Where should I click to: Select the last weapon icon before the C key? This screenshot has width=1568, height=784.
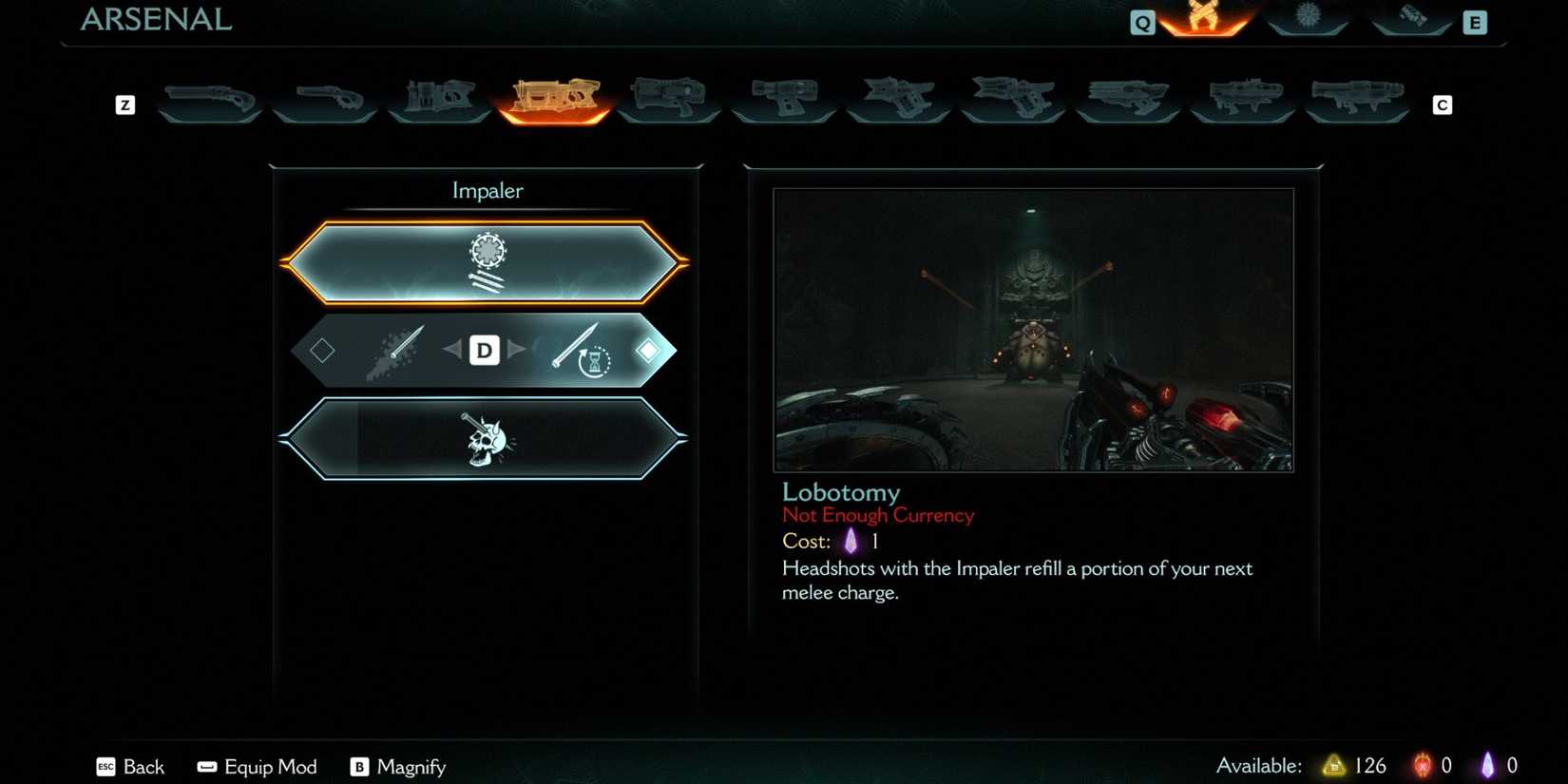point(1359,95)
